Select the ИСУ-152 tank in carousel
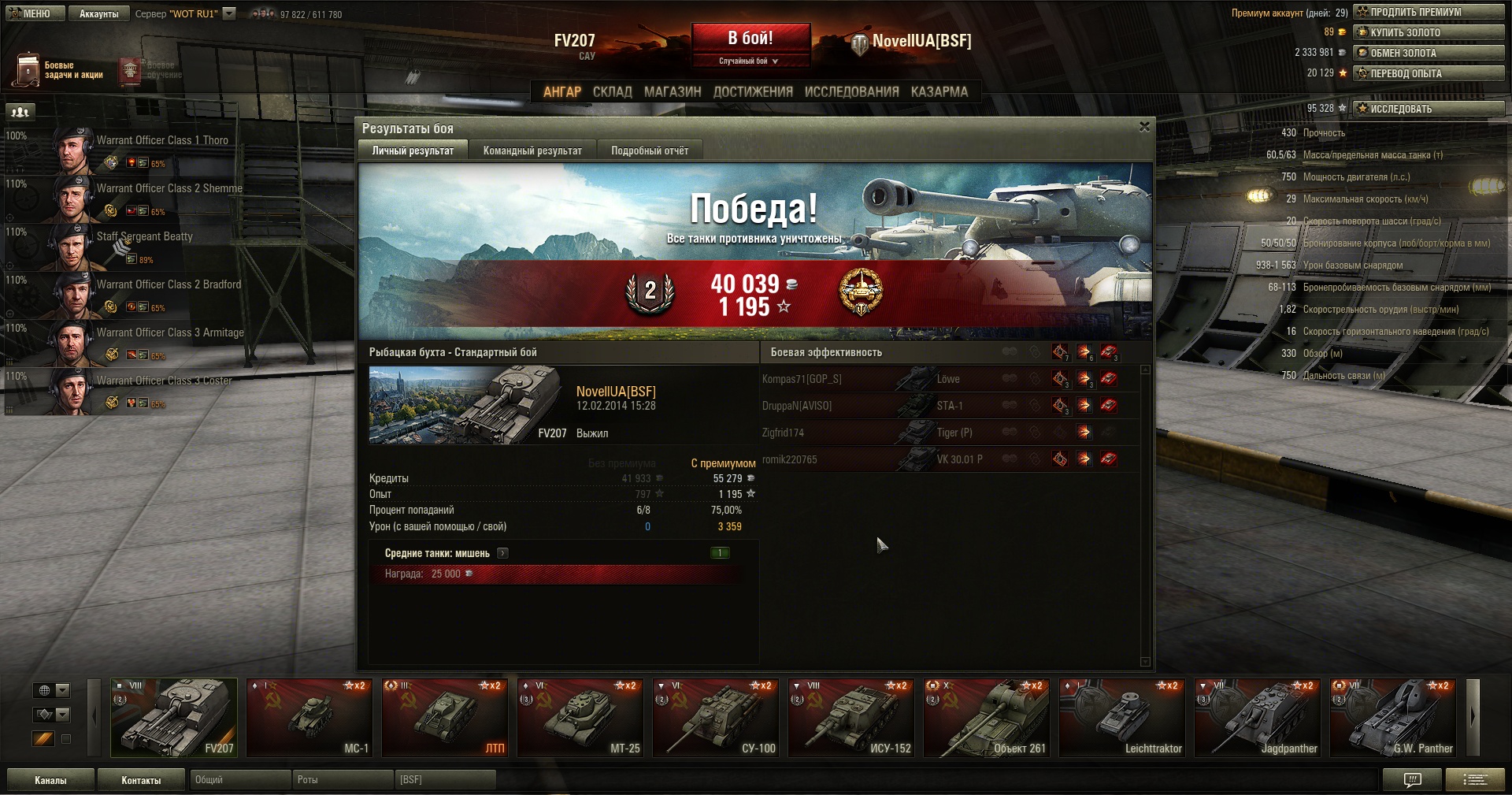The width and height of the screenshot is (1512, 795). click(x=851, y=717)
